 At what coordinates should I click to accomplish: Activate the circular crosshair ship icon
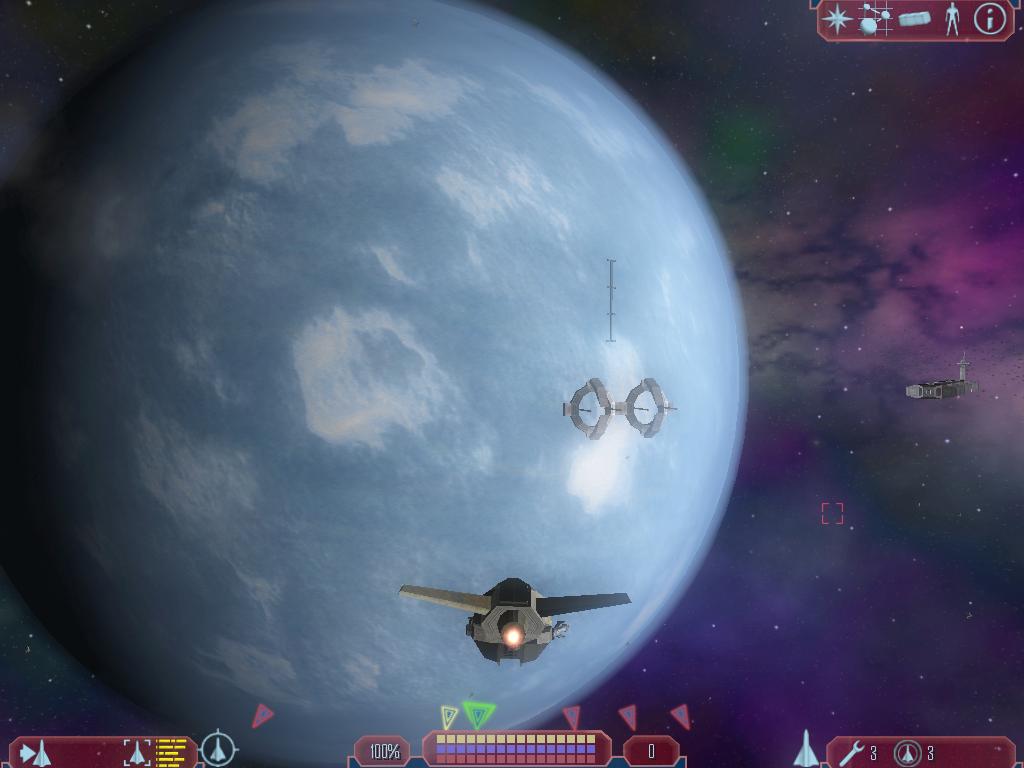pyautogui.click(x=218, y=749)
